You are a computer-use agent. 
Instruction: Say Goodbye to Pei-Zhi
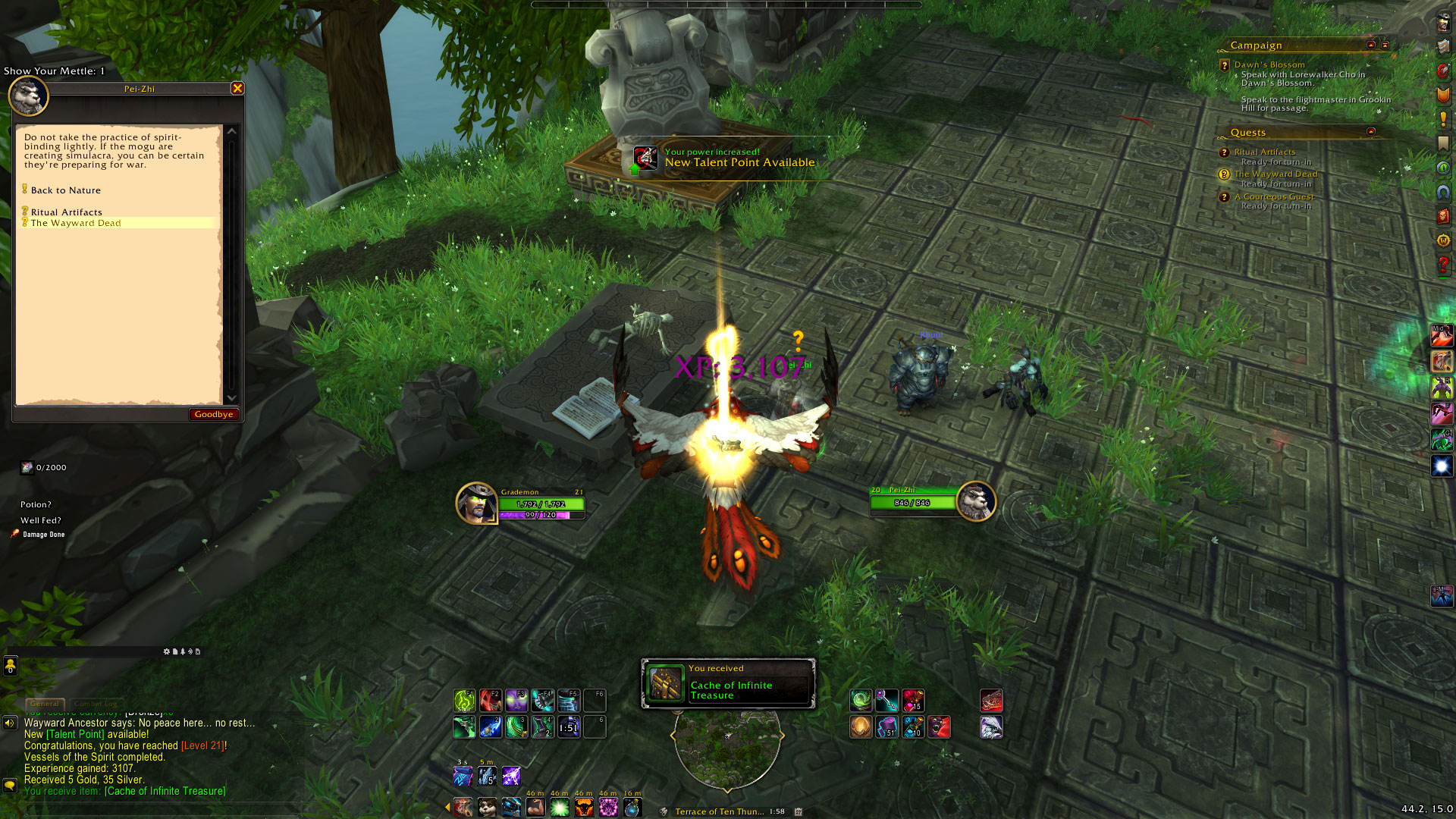pos(213,414)
